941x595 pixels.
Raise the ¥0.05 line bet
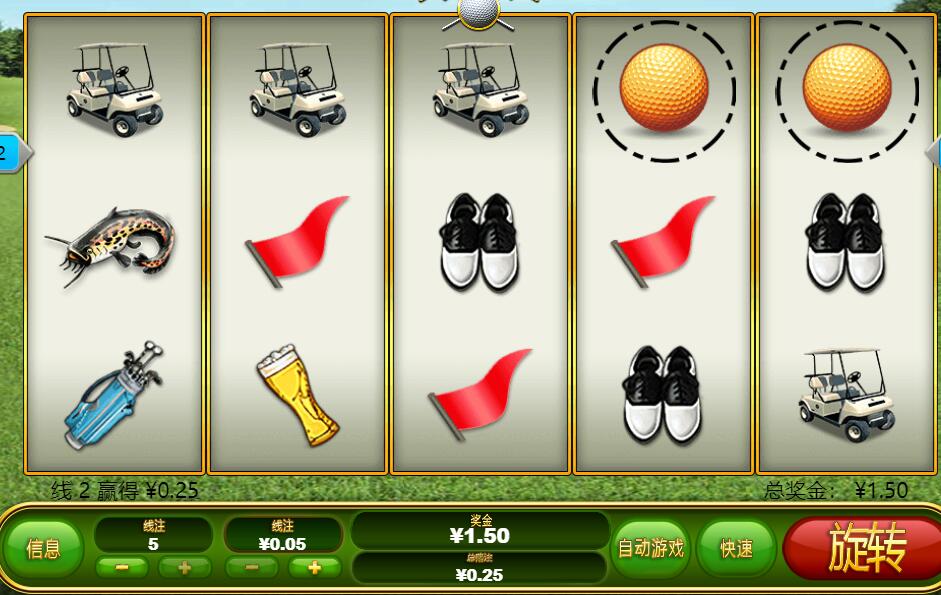coord(314,568)
